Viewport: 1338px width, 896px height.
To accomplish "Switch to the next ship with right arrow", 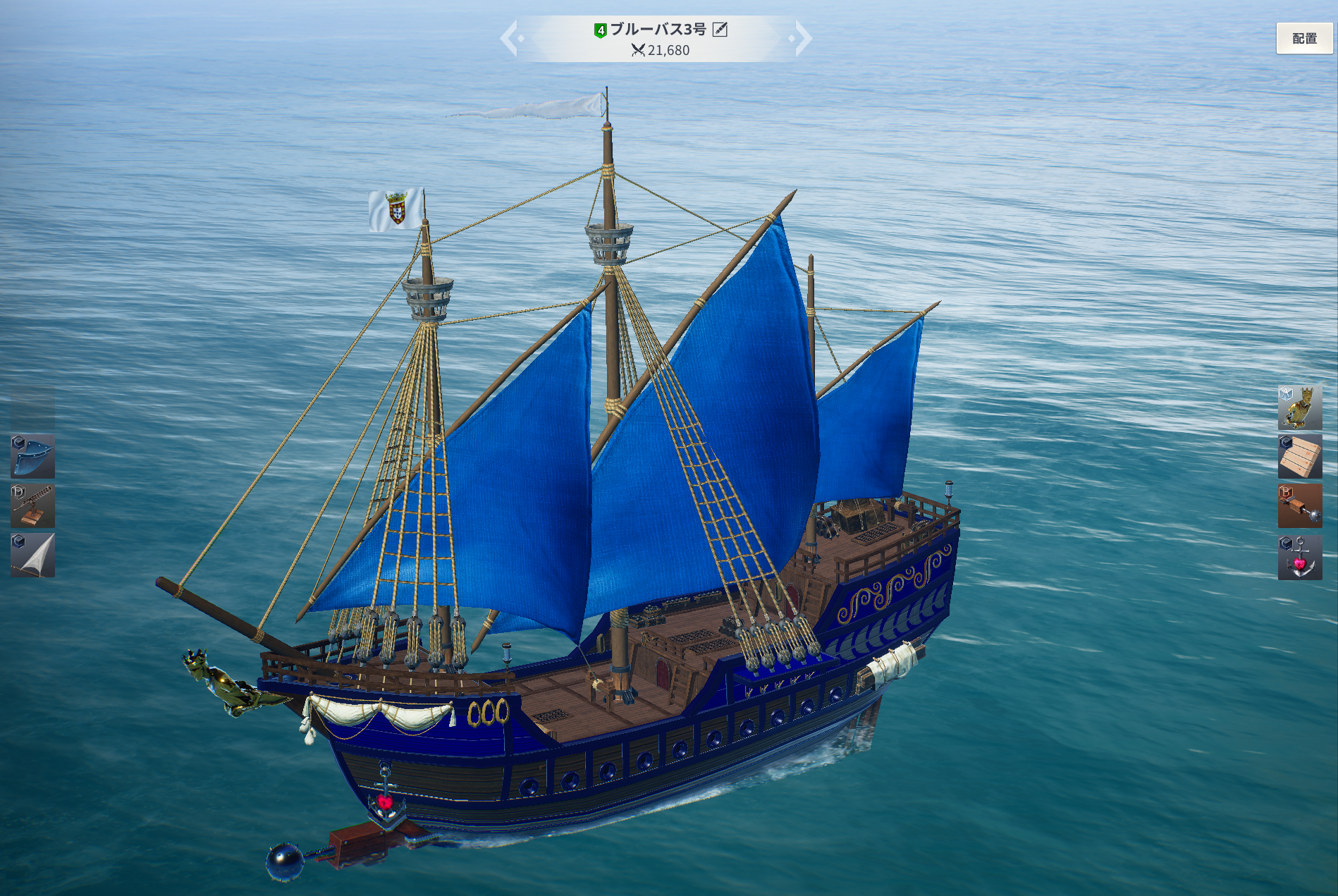I will (x=802, y=39).
